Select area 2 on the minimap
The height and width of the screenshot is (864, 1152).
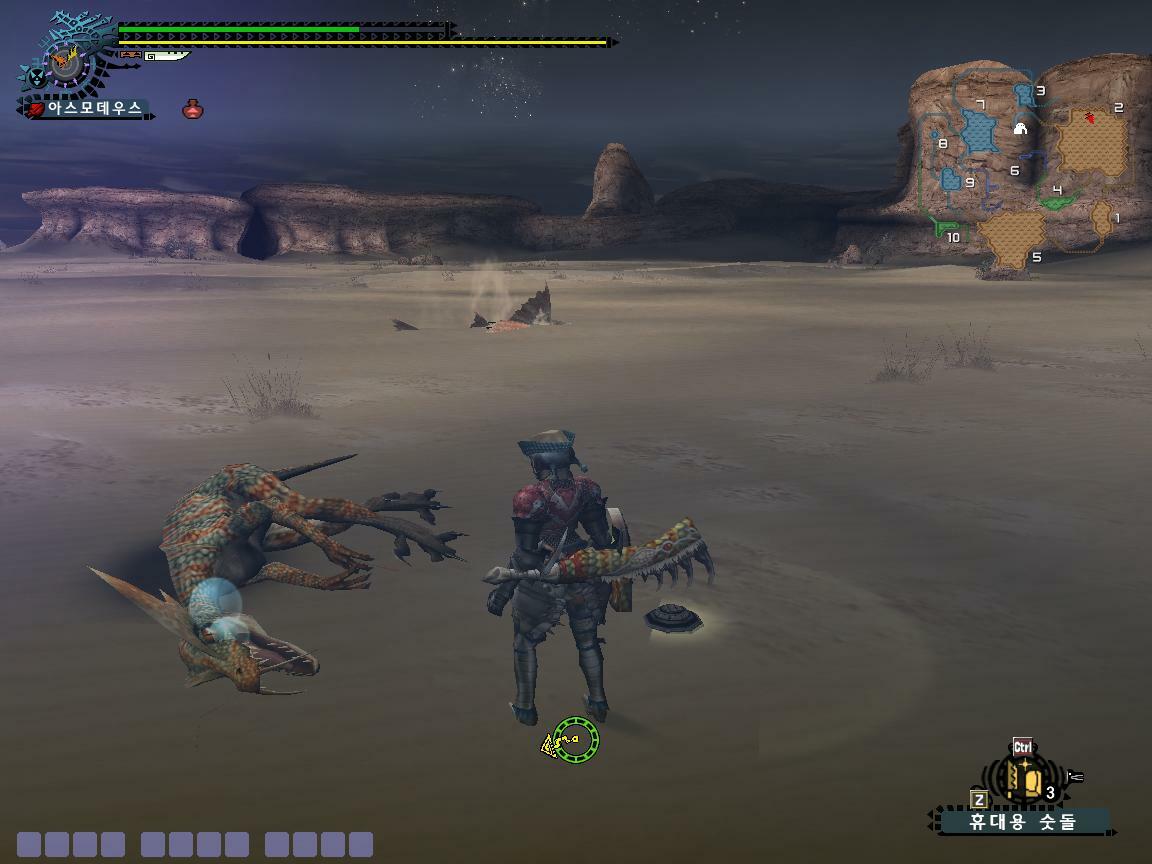point(1092,143)
